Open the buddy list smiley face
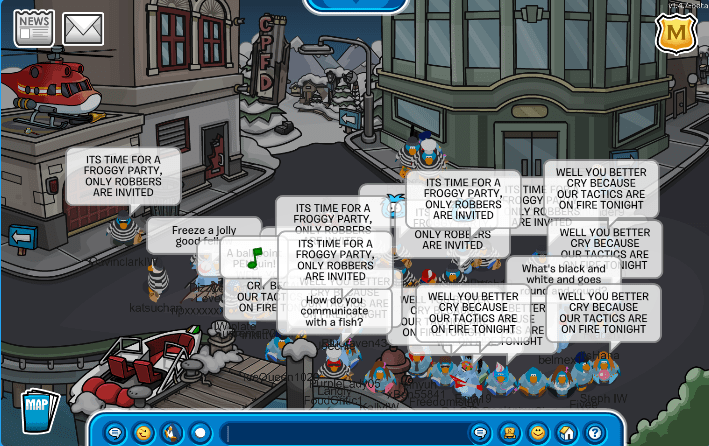The width and height of the screenshot is (709, 446). tap(538, 433)
